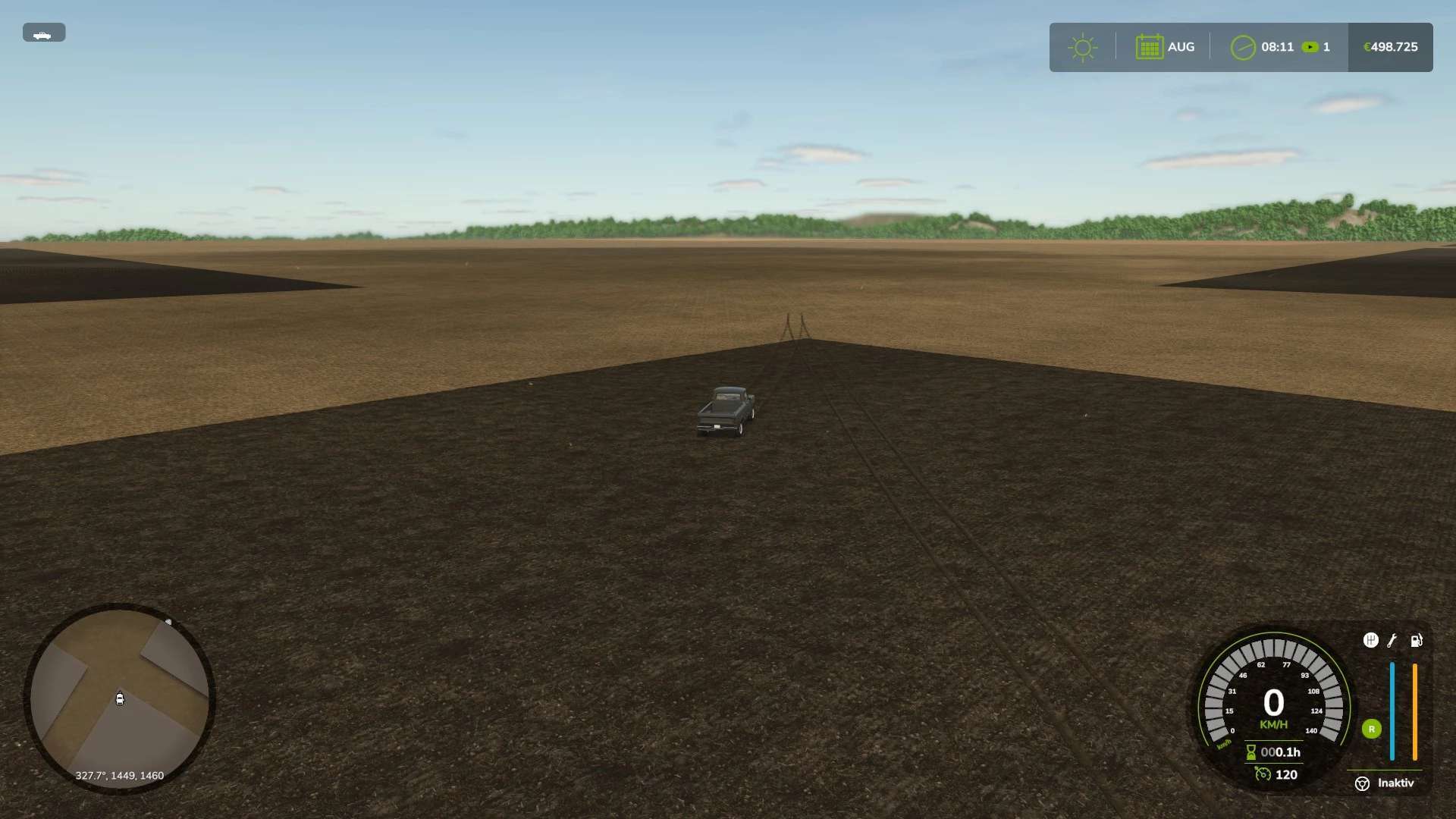The image size is (1456, 819).
Task: Click the km/h label inside the speedometer
Action: [x=1273, y=724]
